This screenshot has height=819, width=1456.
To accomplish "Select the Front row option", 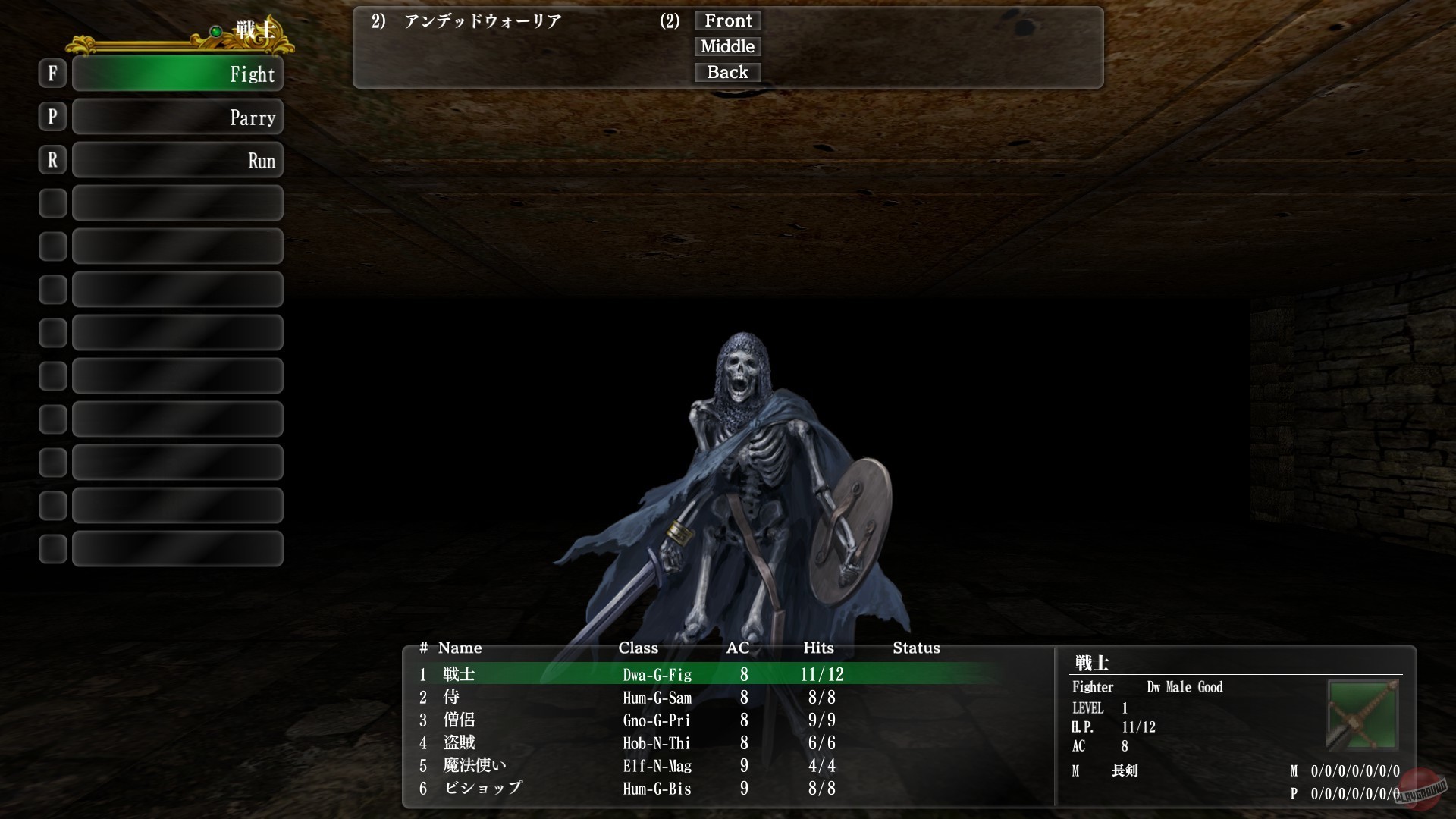I will (x=726, y=20).
